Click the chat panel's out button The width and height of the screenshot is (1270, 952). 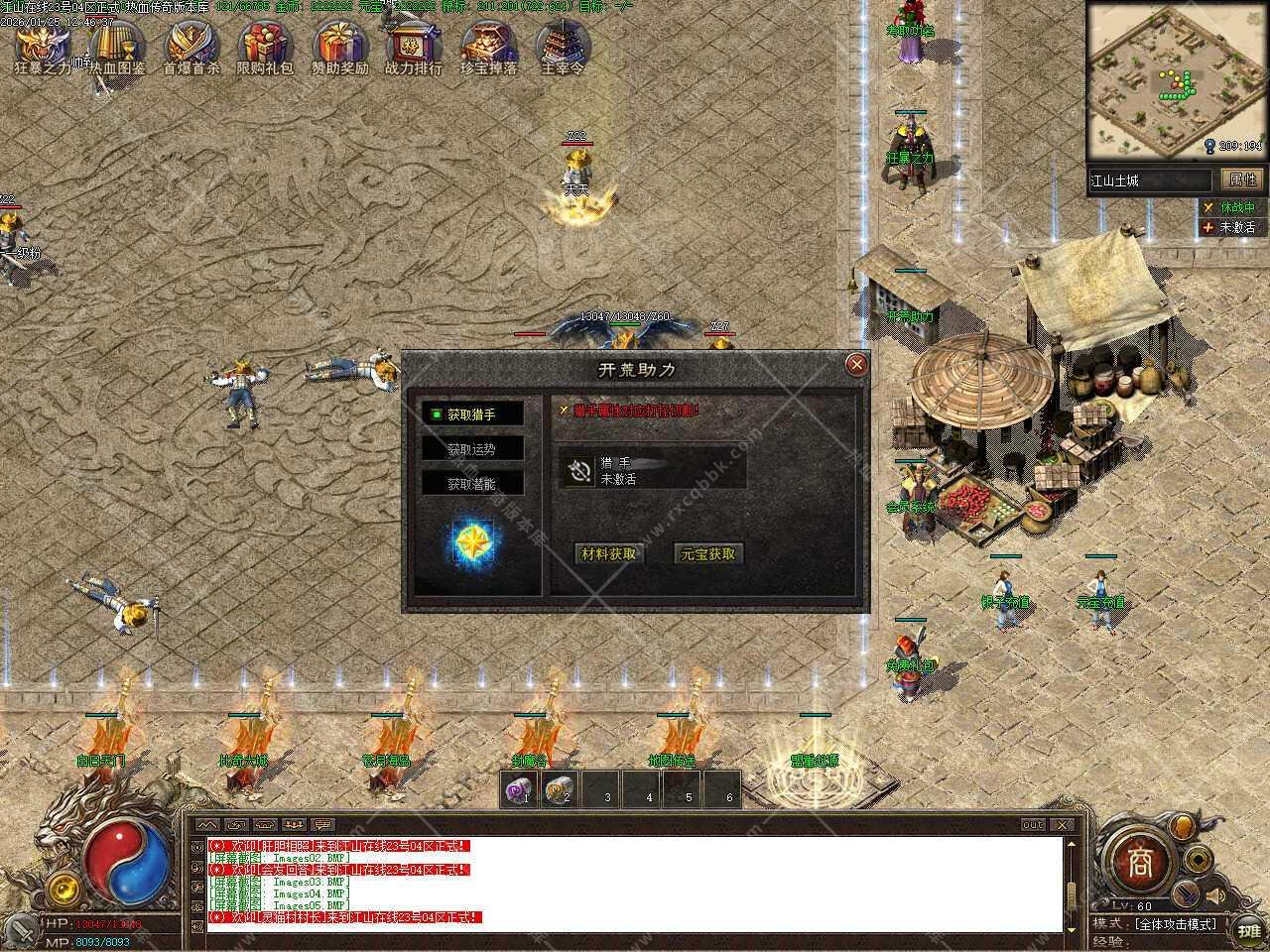[x=1034, y=825]
